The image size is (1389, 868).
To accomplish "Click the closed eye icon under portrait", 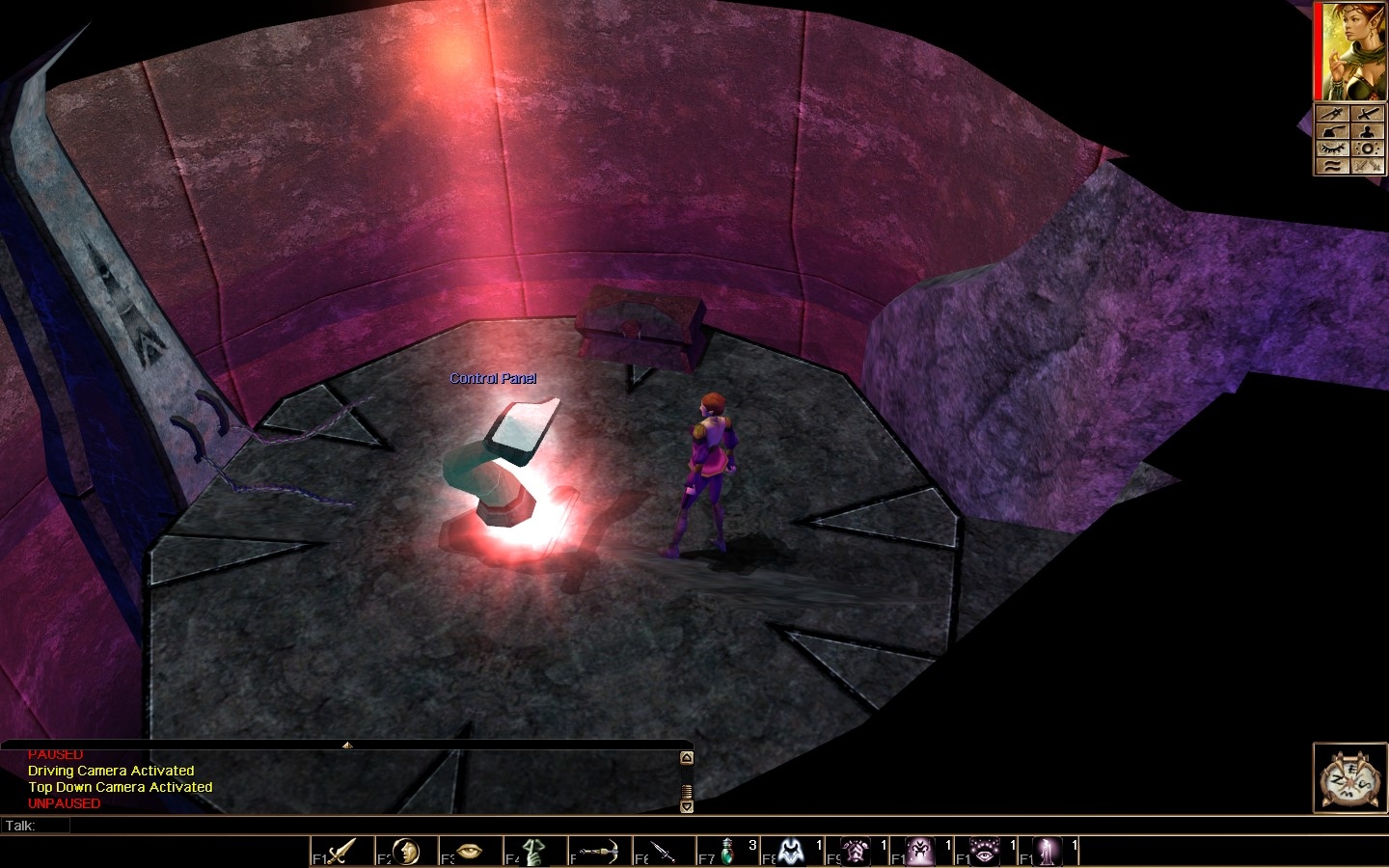I will (1332, 149).
